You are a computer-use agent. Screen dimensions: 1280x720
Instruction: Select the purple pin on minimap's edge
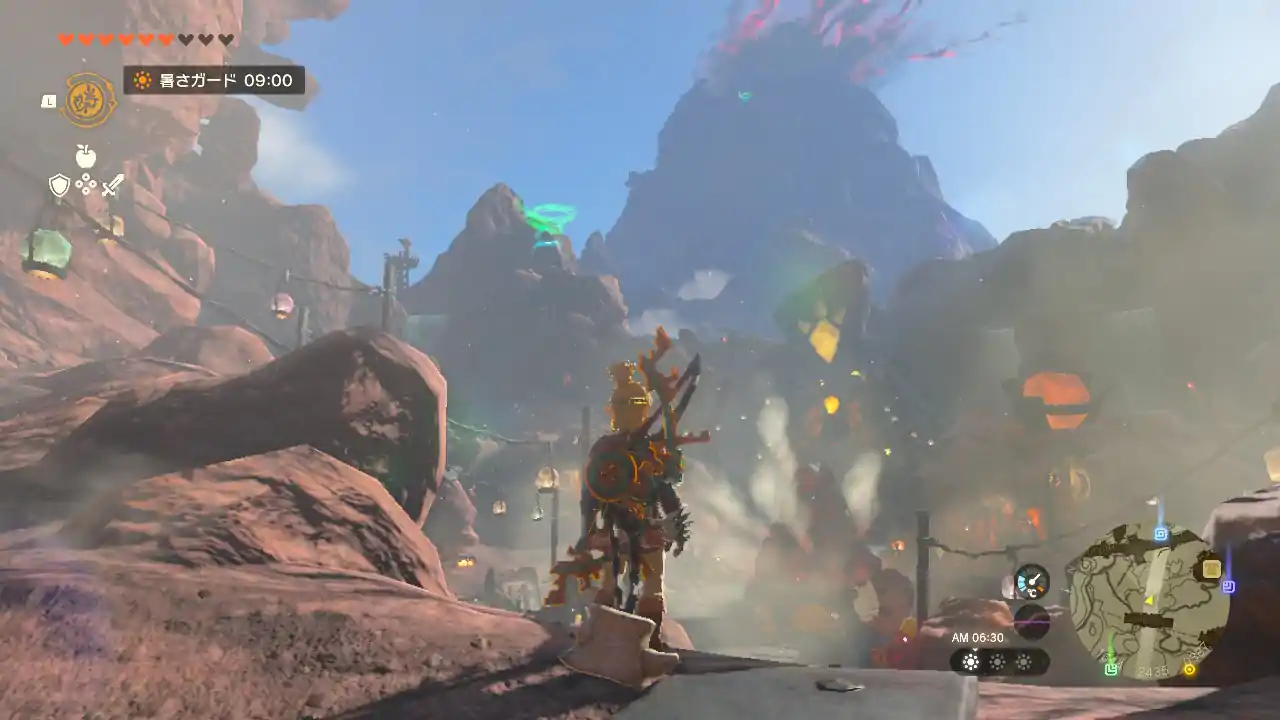click(x=1229, y=586)
